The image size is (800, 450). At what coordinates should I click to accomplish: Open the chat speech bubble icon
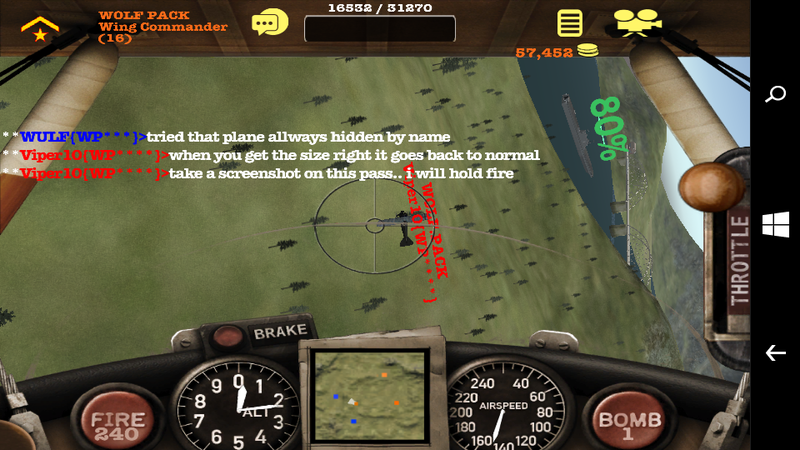(269, 22)
